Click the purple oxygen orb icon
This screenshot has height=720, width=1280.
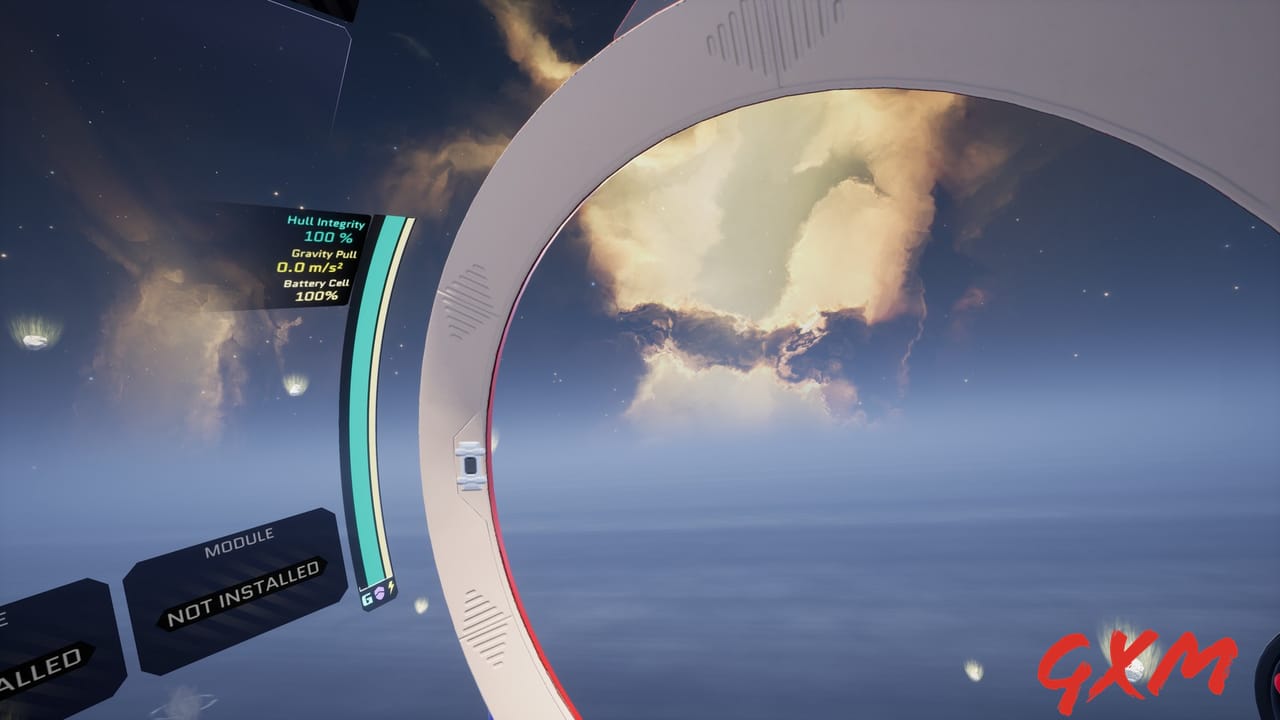[380, 594]
